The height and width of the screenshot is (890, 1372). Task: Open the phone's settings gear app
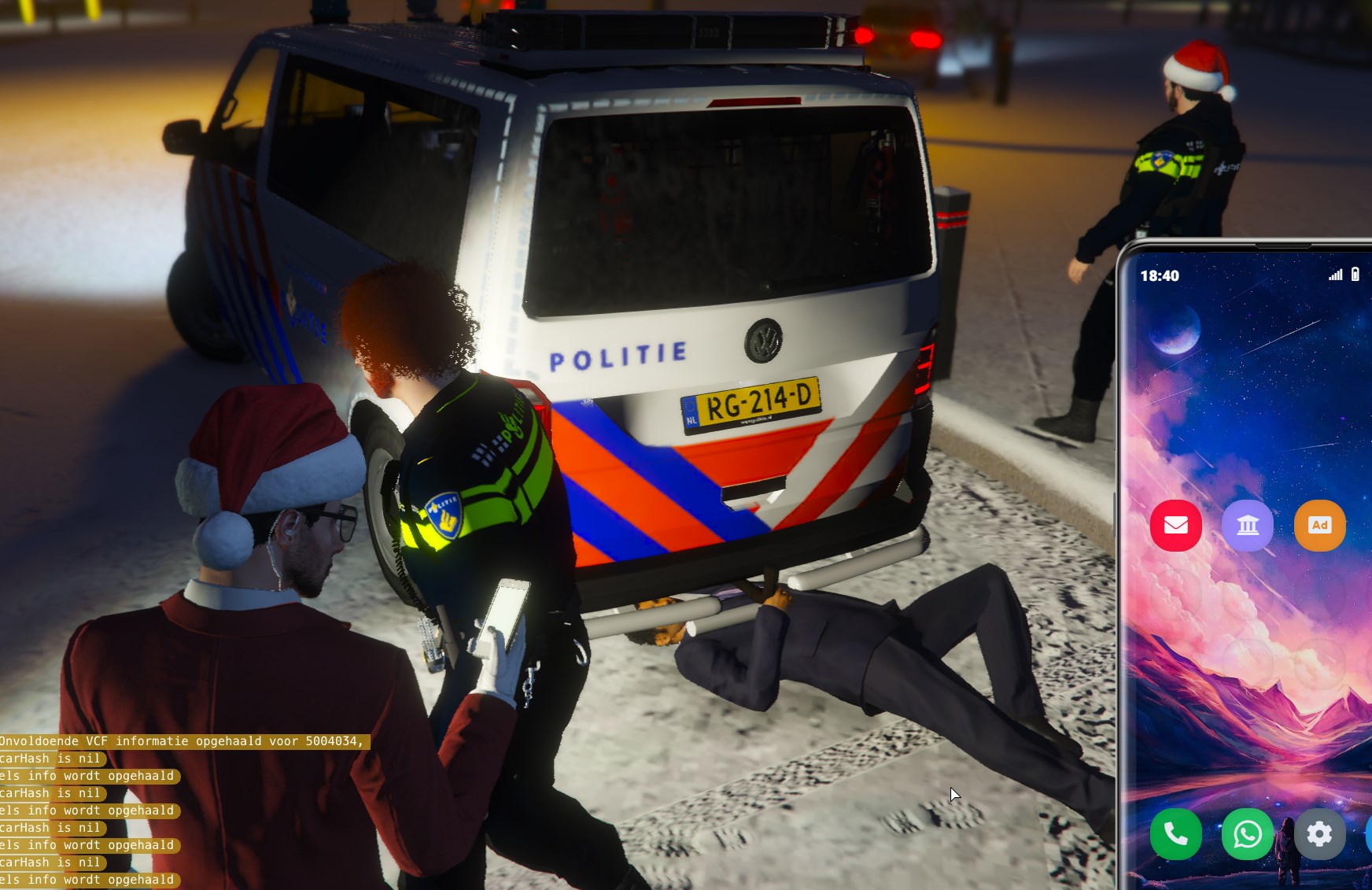1319,833
